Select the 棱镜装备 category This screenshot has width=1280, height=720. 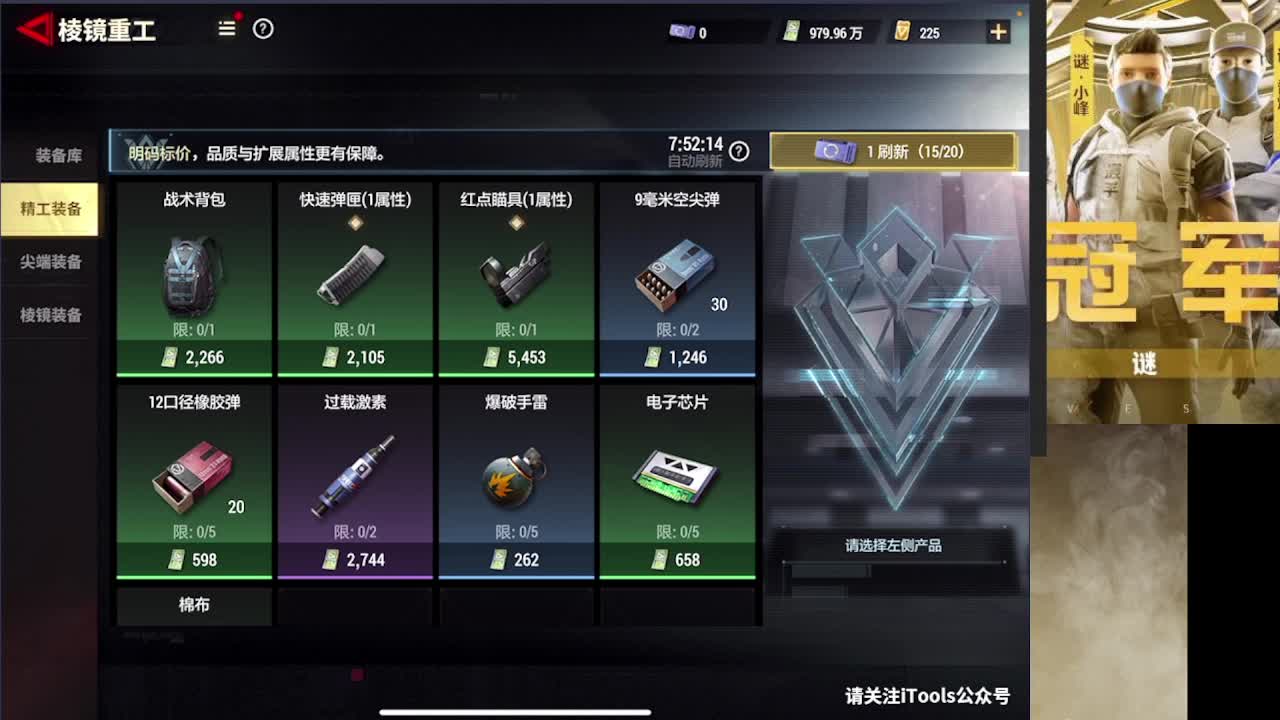[48, 315]
